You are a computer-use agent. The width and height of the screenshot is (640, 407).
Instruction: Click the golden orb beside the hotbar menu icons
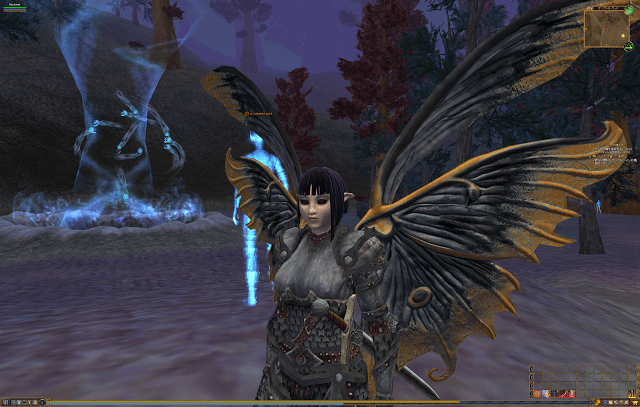(x=598, y=402)
